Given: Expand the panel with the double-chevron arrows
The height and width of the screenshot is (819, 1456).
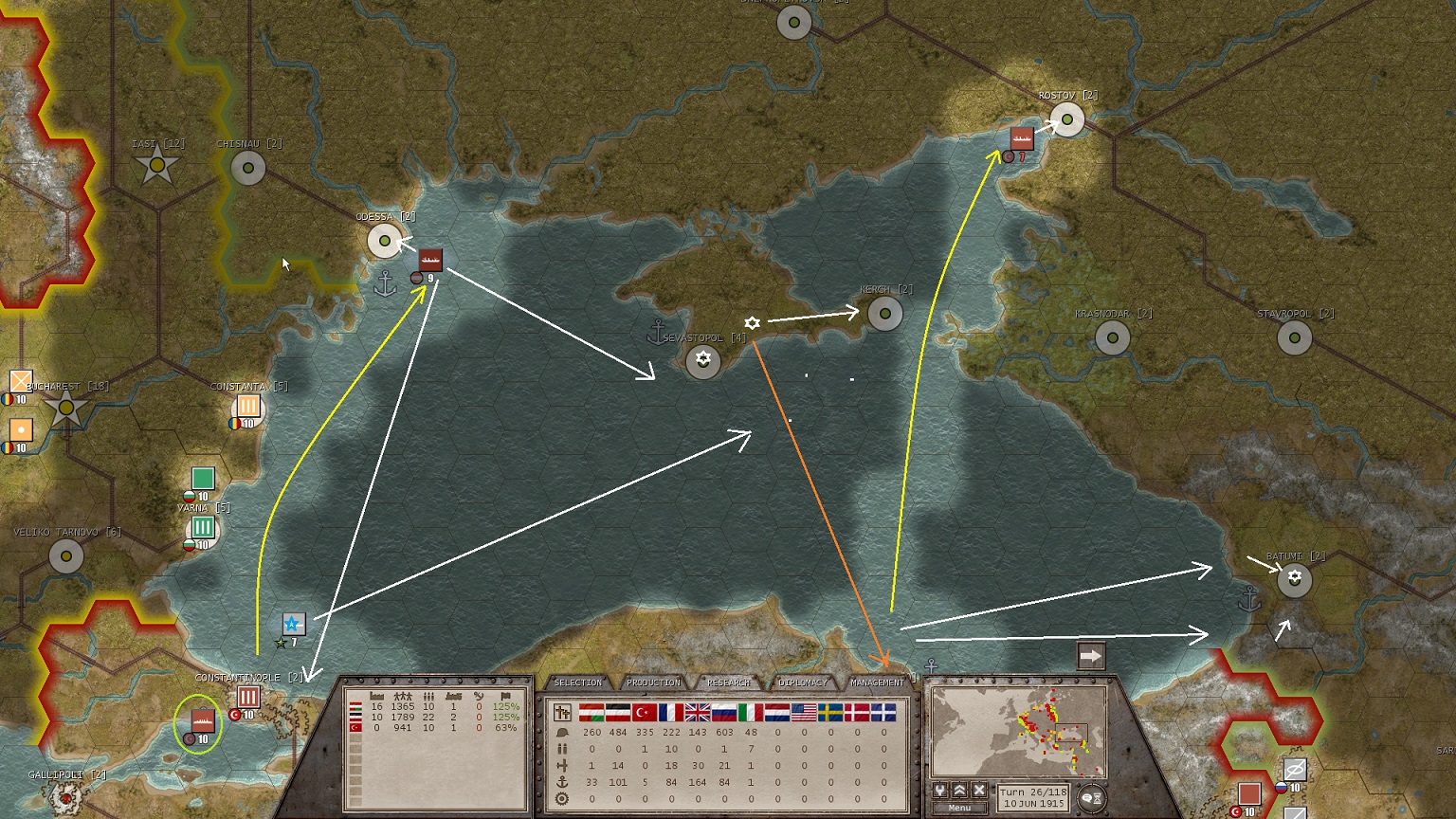Looking at the screenshot, I should pos(959,792).
